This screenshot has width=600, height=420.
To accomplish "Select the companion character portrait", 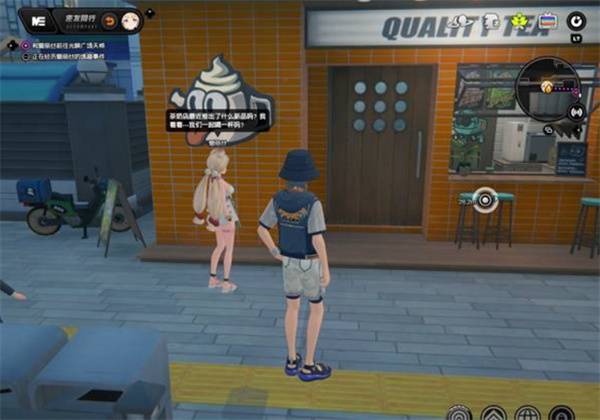I will [129, 20].
